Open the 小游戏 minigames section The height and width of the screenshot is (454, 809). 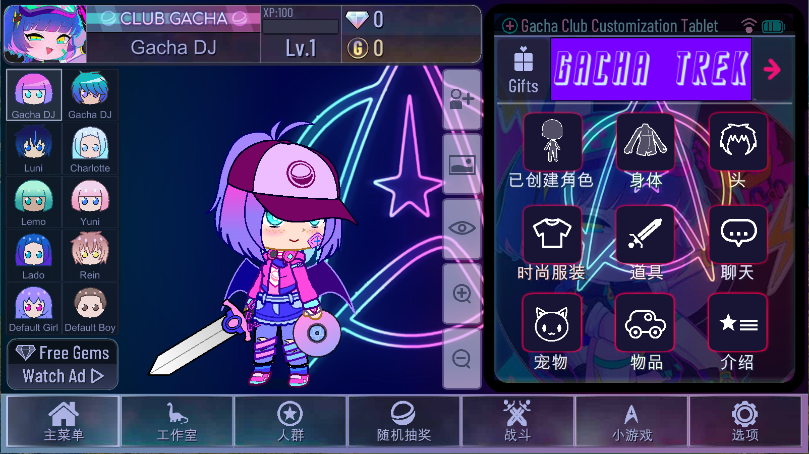click(x=631, y=420)
